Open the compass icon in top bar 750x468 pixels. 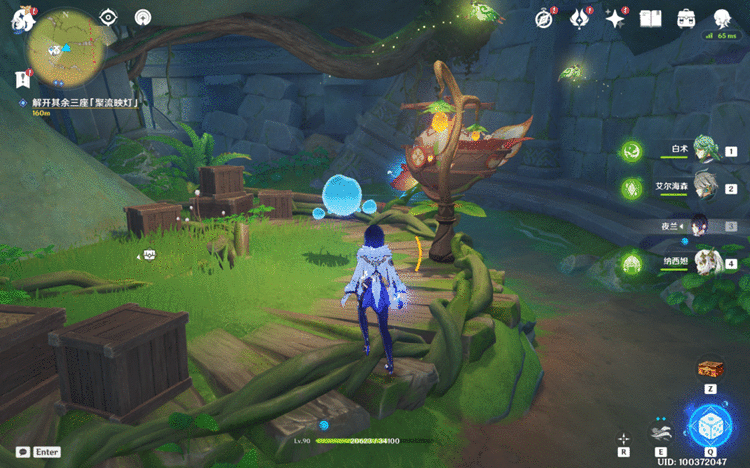point(544,19)
